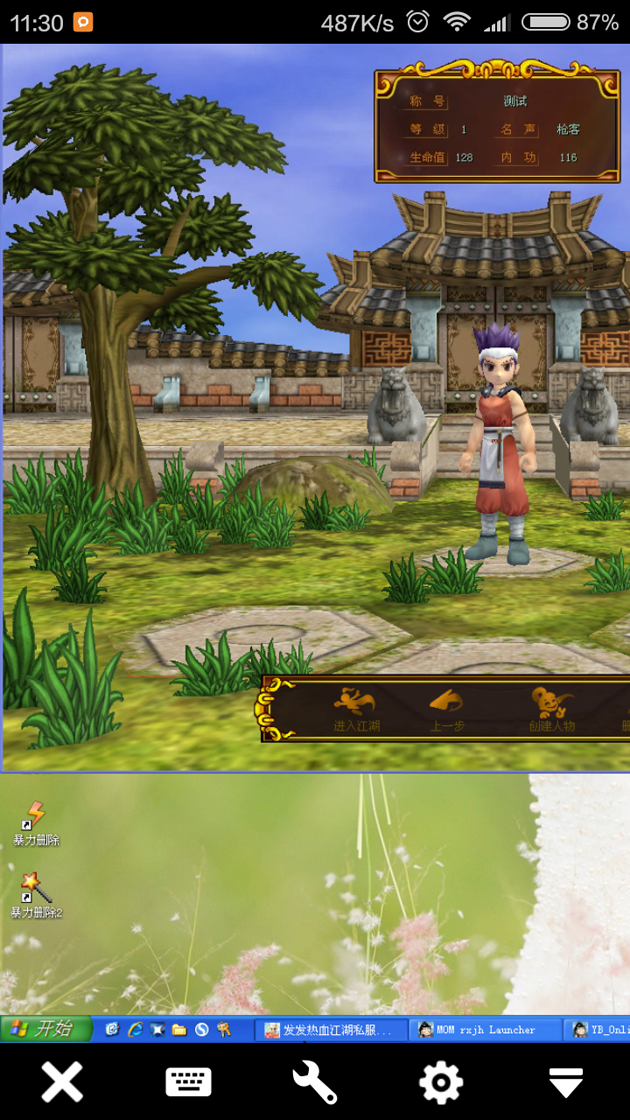Open the gear settings

[441, 1082]
